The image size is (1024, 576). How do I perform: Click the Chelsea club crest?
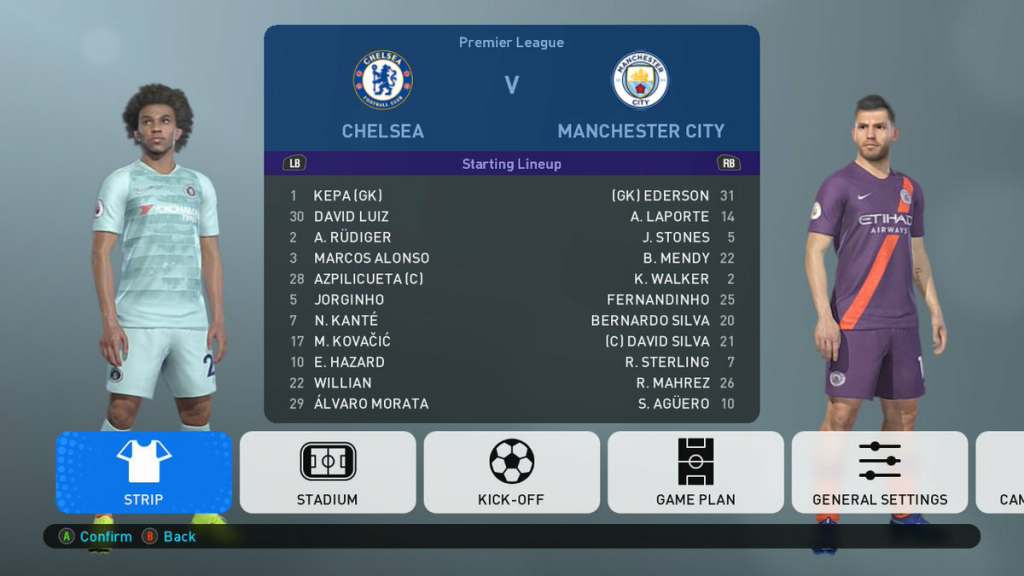coord(382,80)
